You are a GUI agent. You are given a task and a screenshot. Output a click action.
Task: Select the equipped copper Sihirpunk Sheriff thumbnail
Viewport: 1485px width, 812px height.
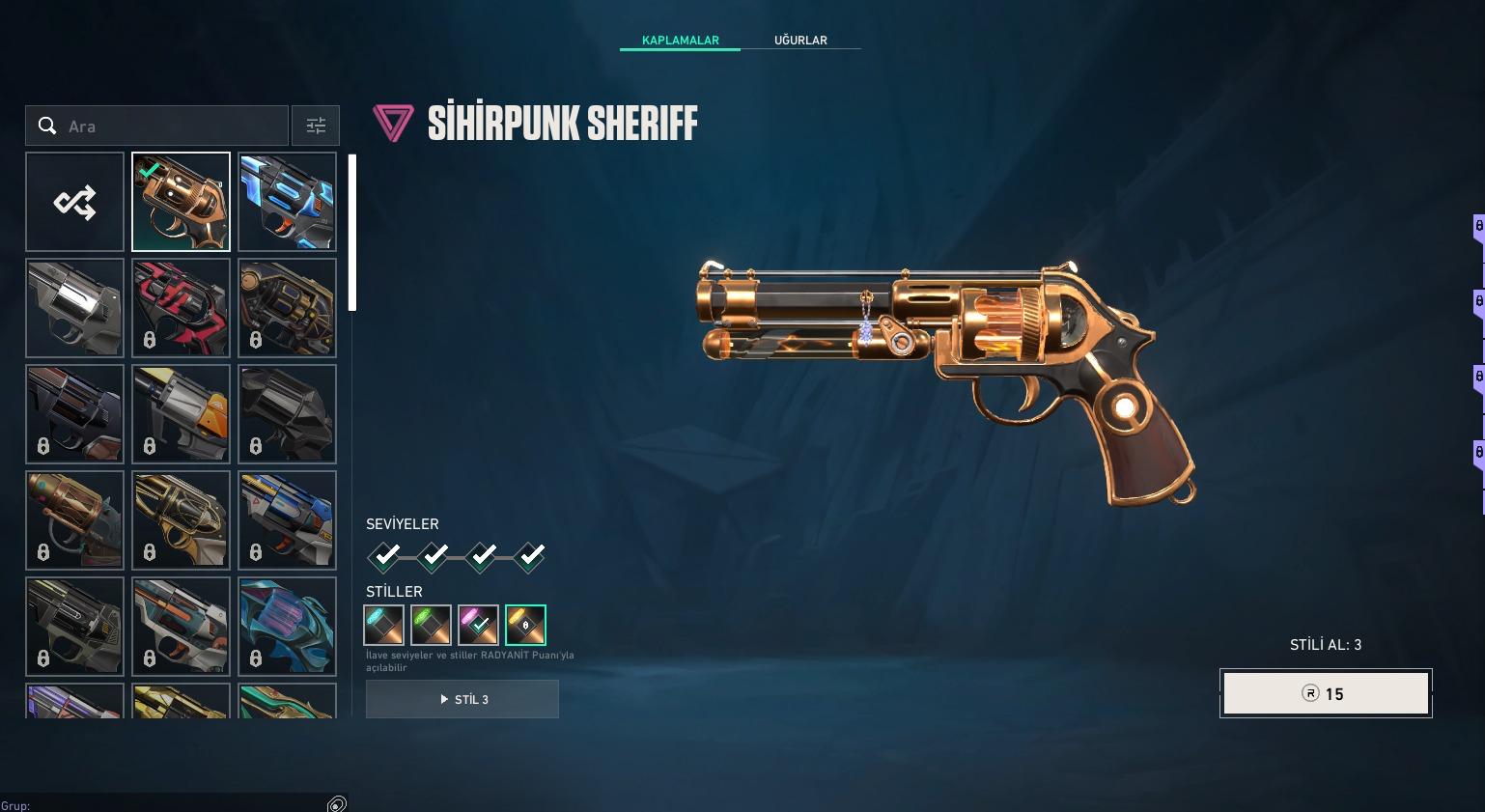[181, 202]
